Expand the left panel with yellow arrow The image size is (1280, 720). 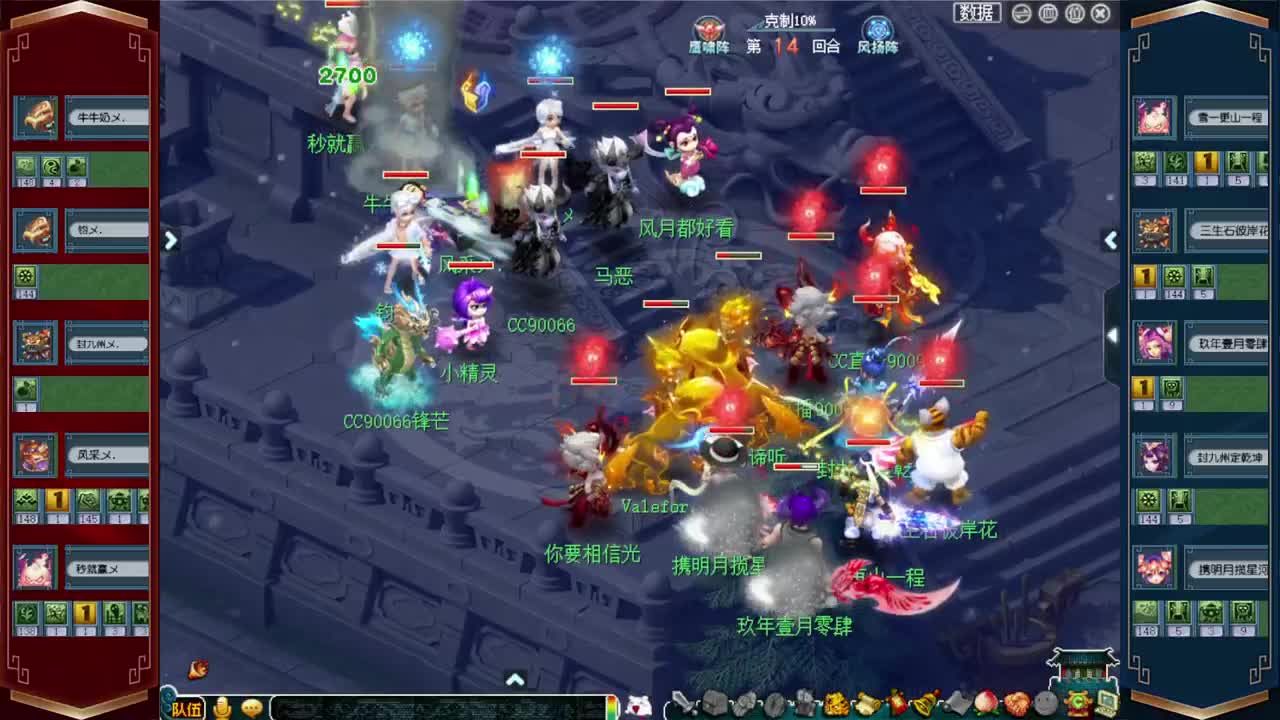(171, 241)
